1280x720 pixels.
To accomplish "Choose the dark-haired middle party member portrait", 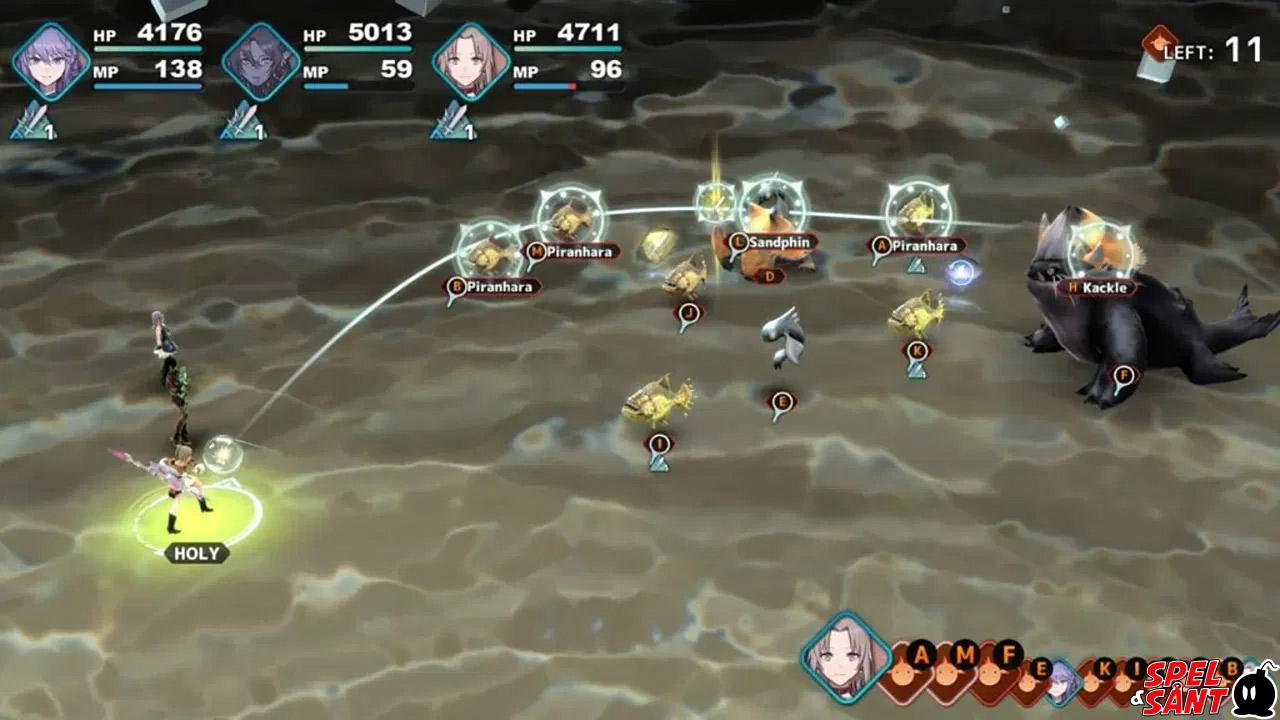I will pos(261,62).
